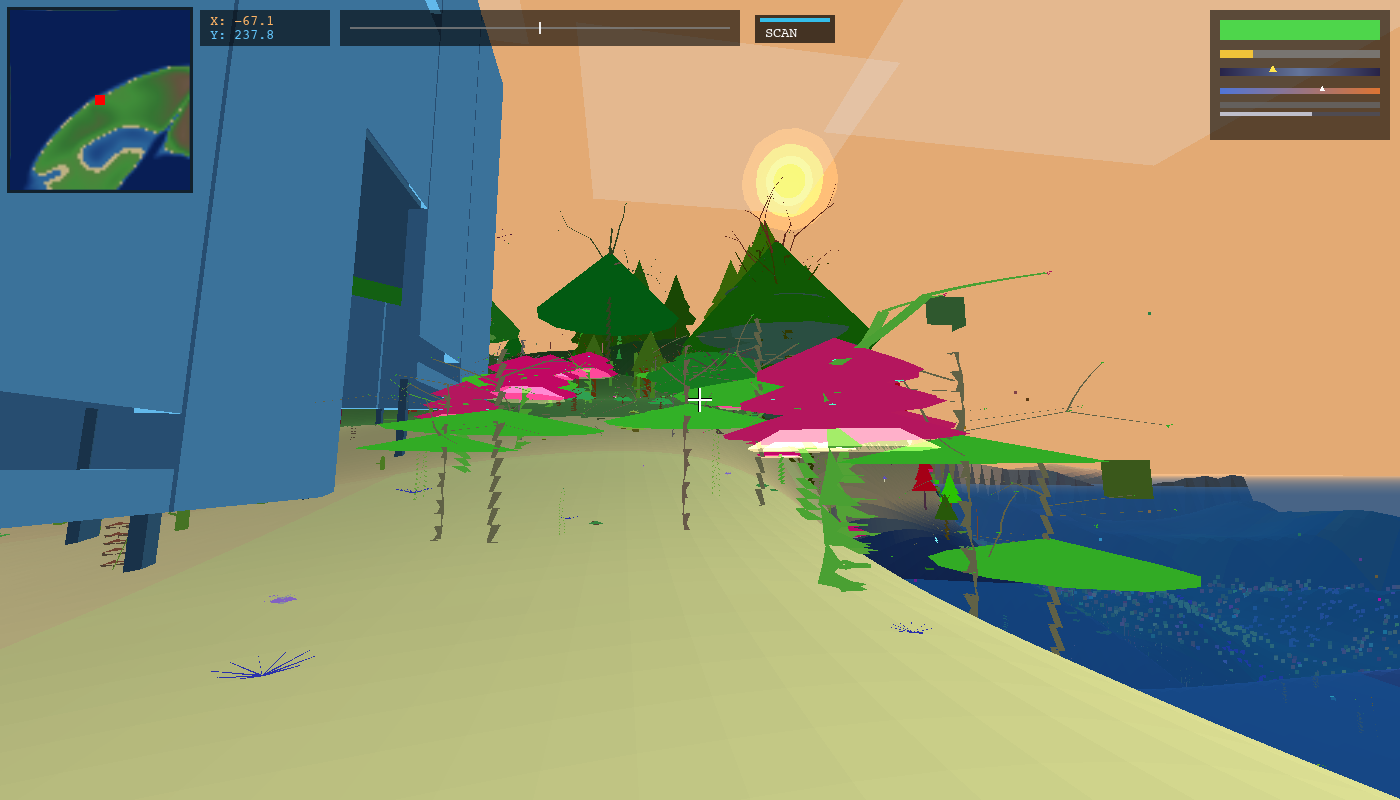Click the blue-to-orange gradient swatch
Image resolution: width=1400 pixels, height=800 pixels.
pos(1300,91)
